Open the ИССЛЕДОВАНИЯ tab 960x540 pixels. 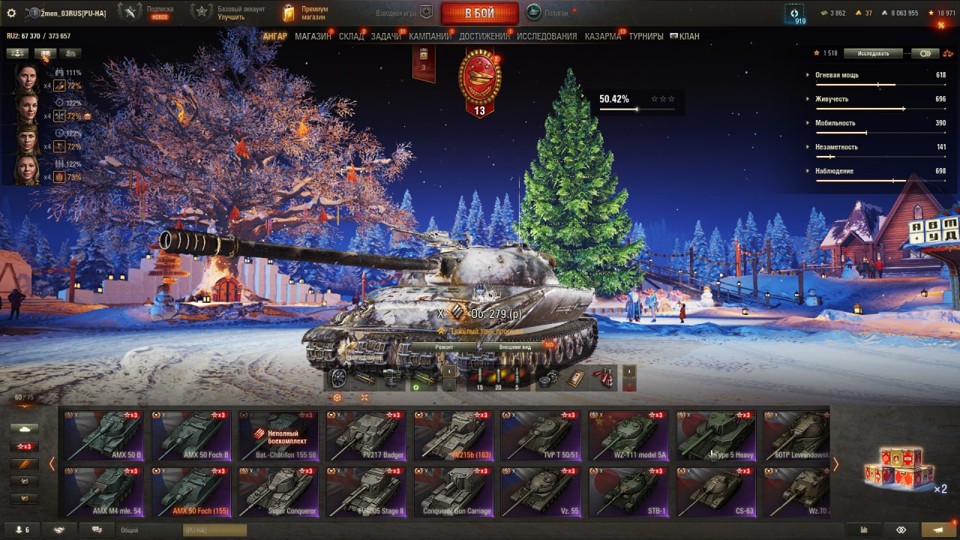tap(547, 36)
